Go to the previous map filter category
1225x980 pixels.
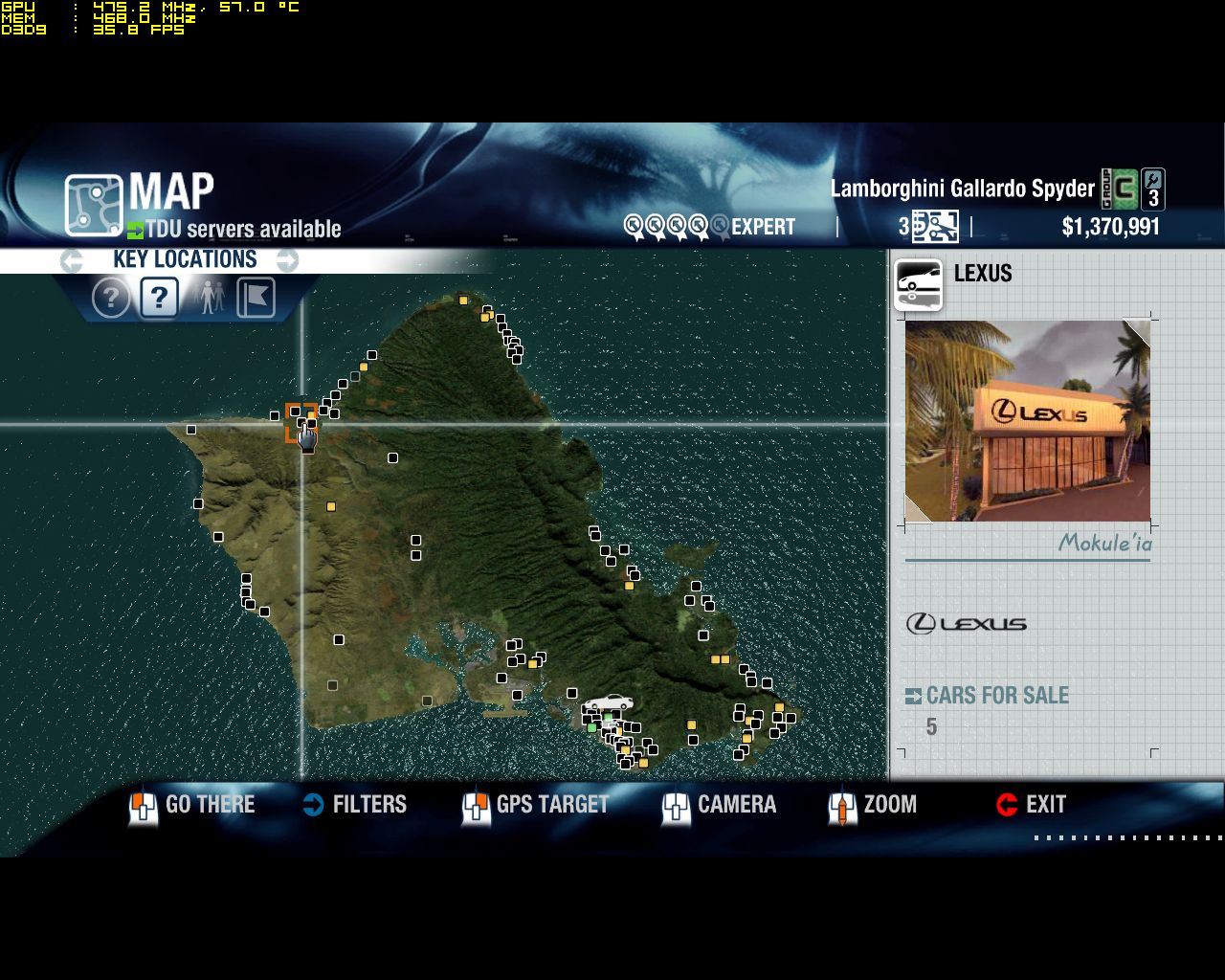70,260
